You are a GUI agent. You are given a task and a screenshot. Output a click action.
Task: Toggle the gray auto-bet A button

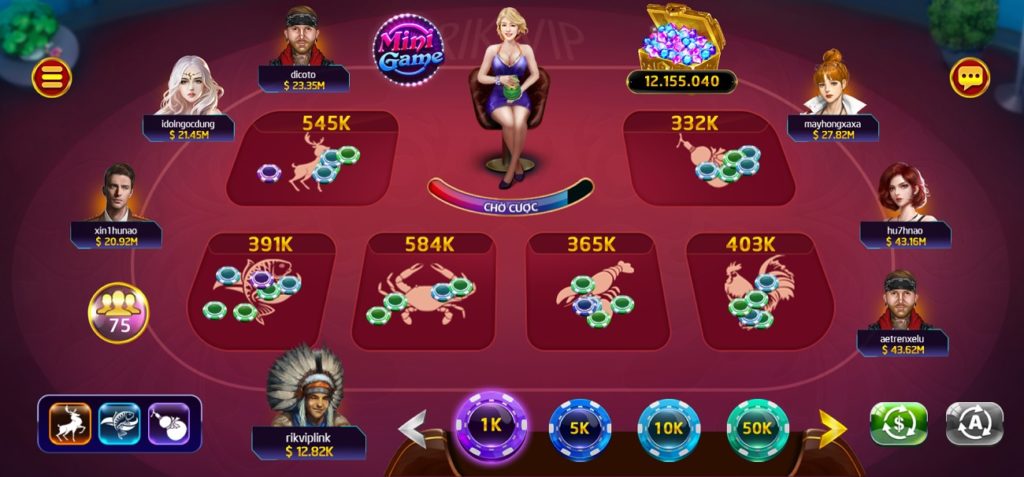pyautogui.click(x=974, y=423)
